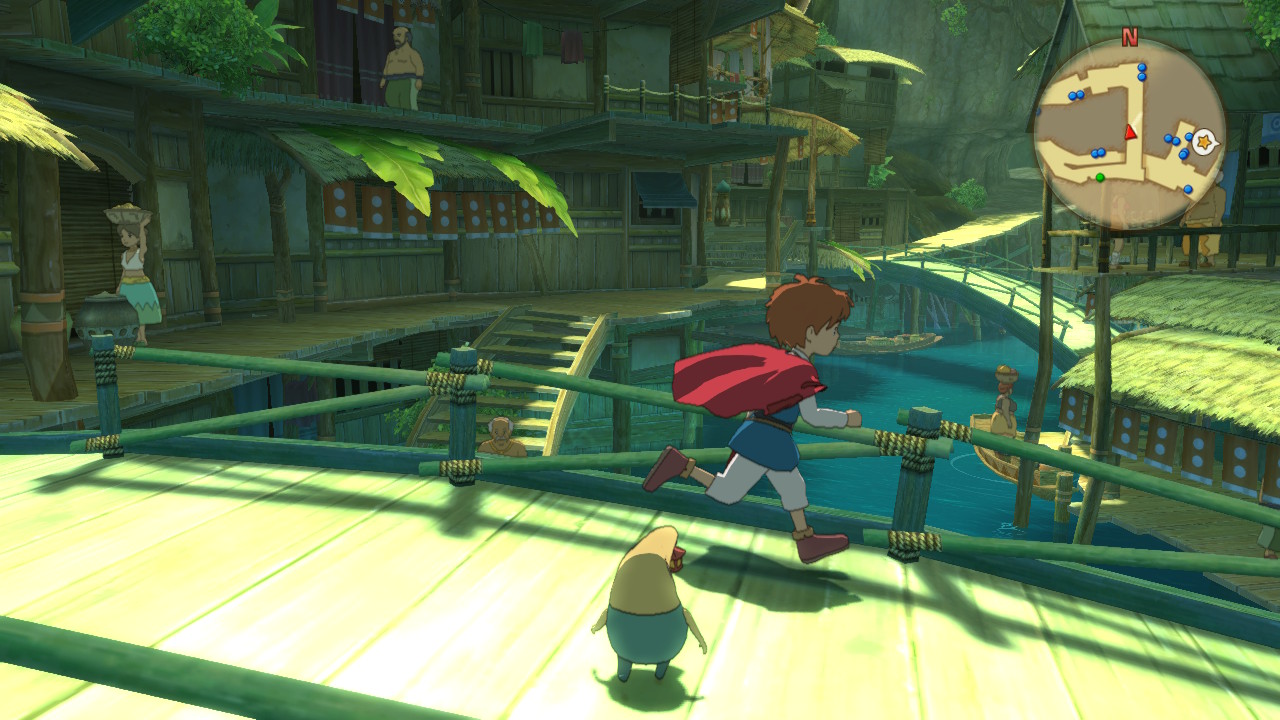Select the green dot on the minimap
1280x720 pixels.
click(1100, 178)
